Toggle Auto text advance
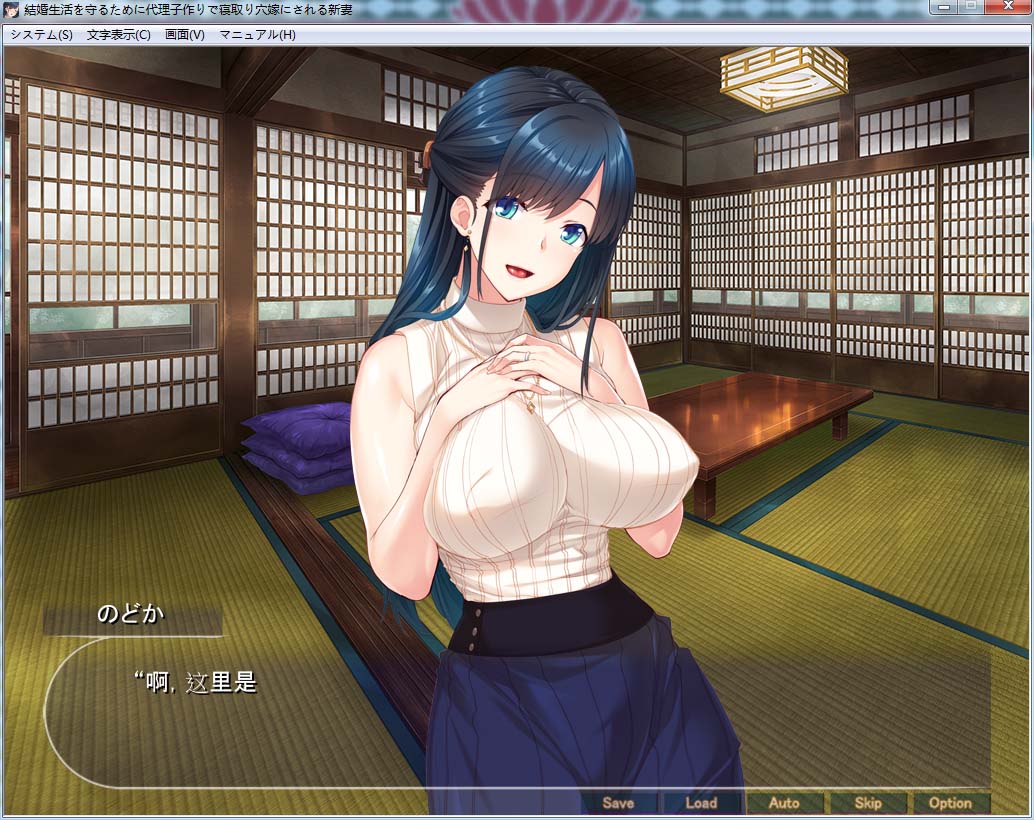The width and height of the screenshot is (1034, 820). click(784, 803)
